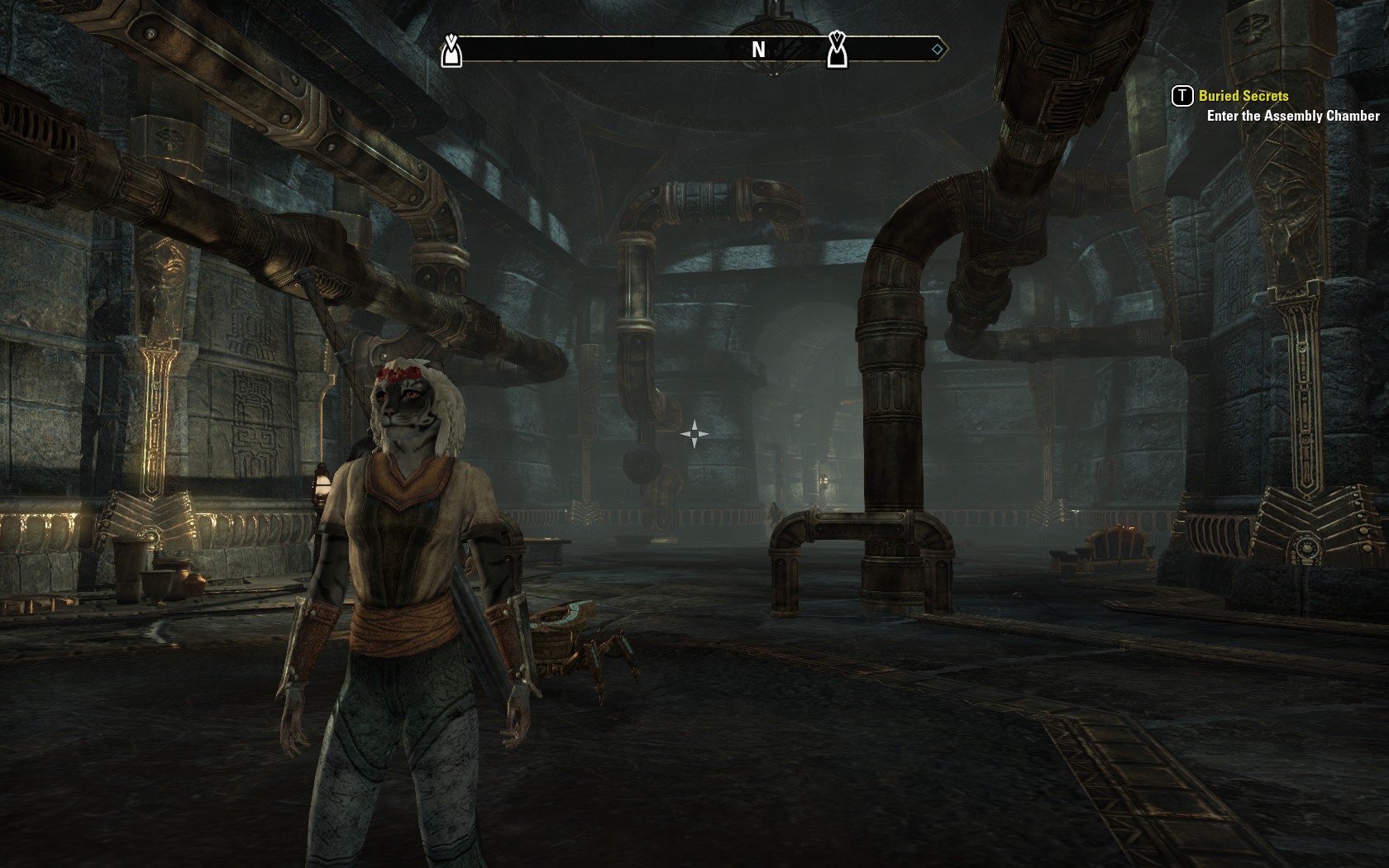The width and height of the screenshot is (1389, 868).
Task: Select the Enter the Assembly Chamber objective
Action: click(1292, 116)
